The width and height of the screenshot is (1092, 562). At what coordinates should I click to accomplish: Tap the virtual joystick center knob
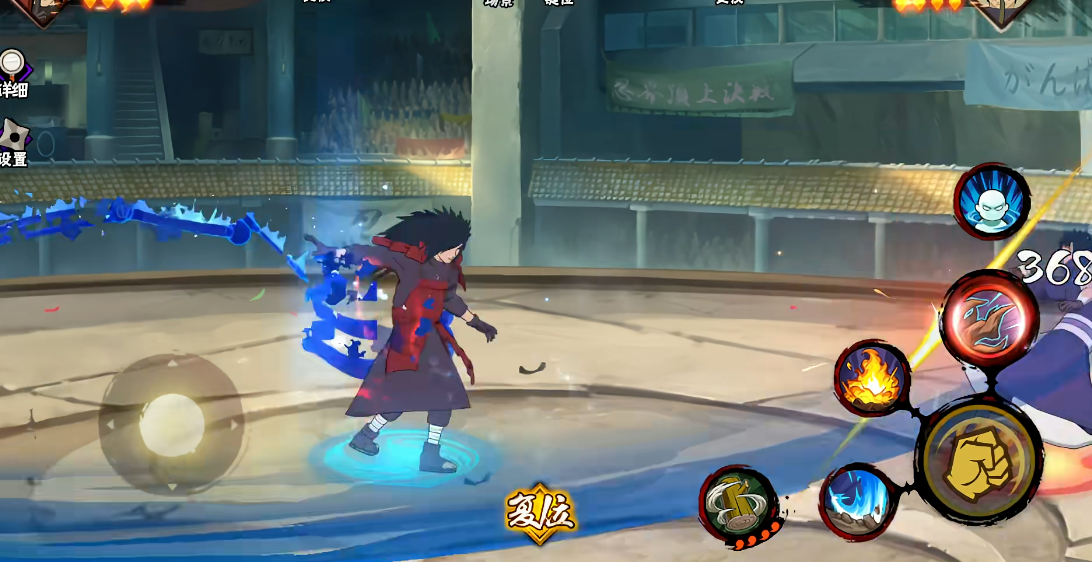171,423
